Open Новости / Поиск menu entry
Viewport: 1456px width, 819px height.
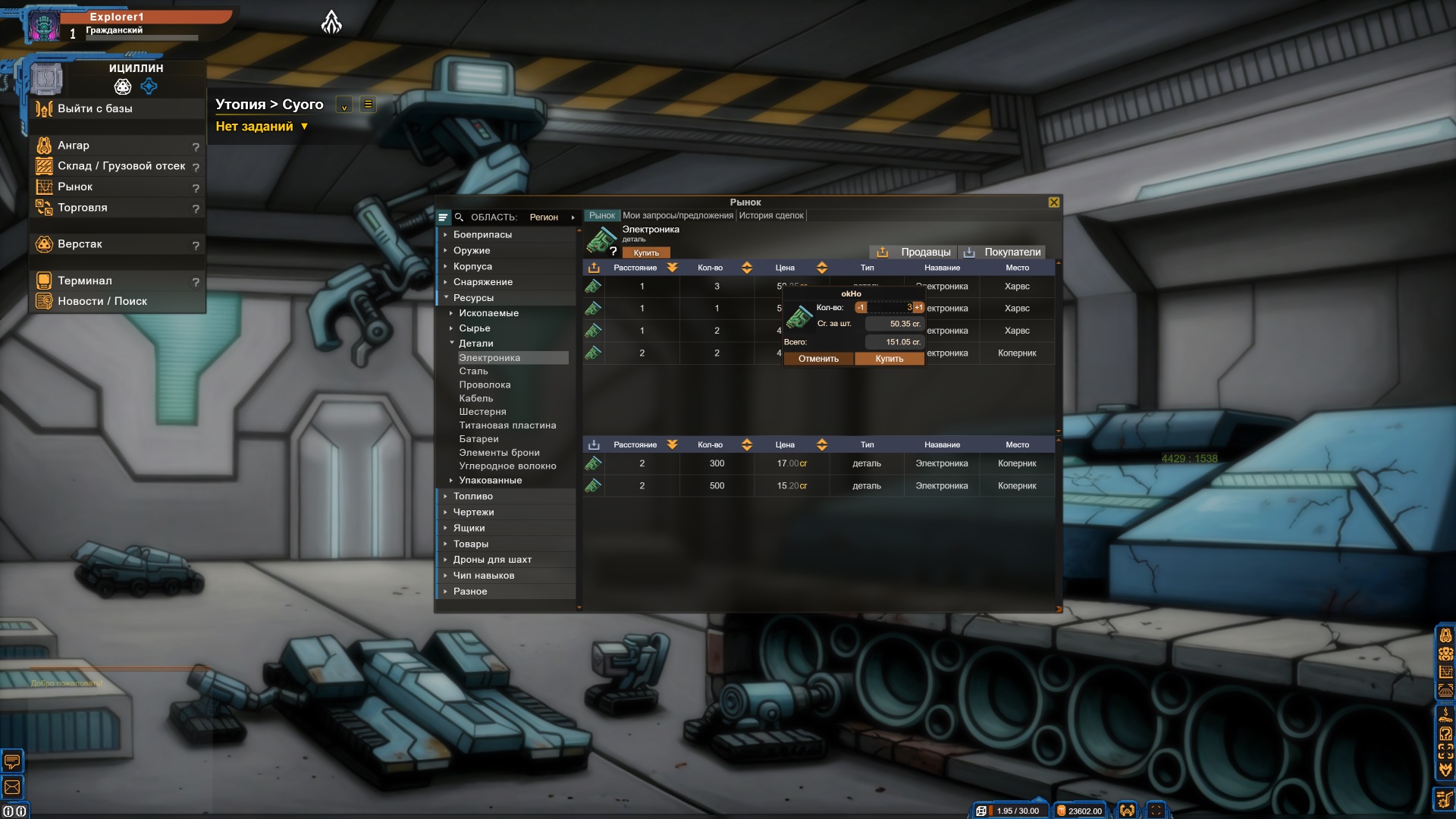102,302
